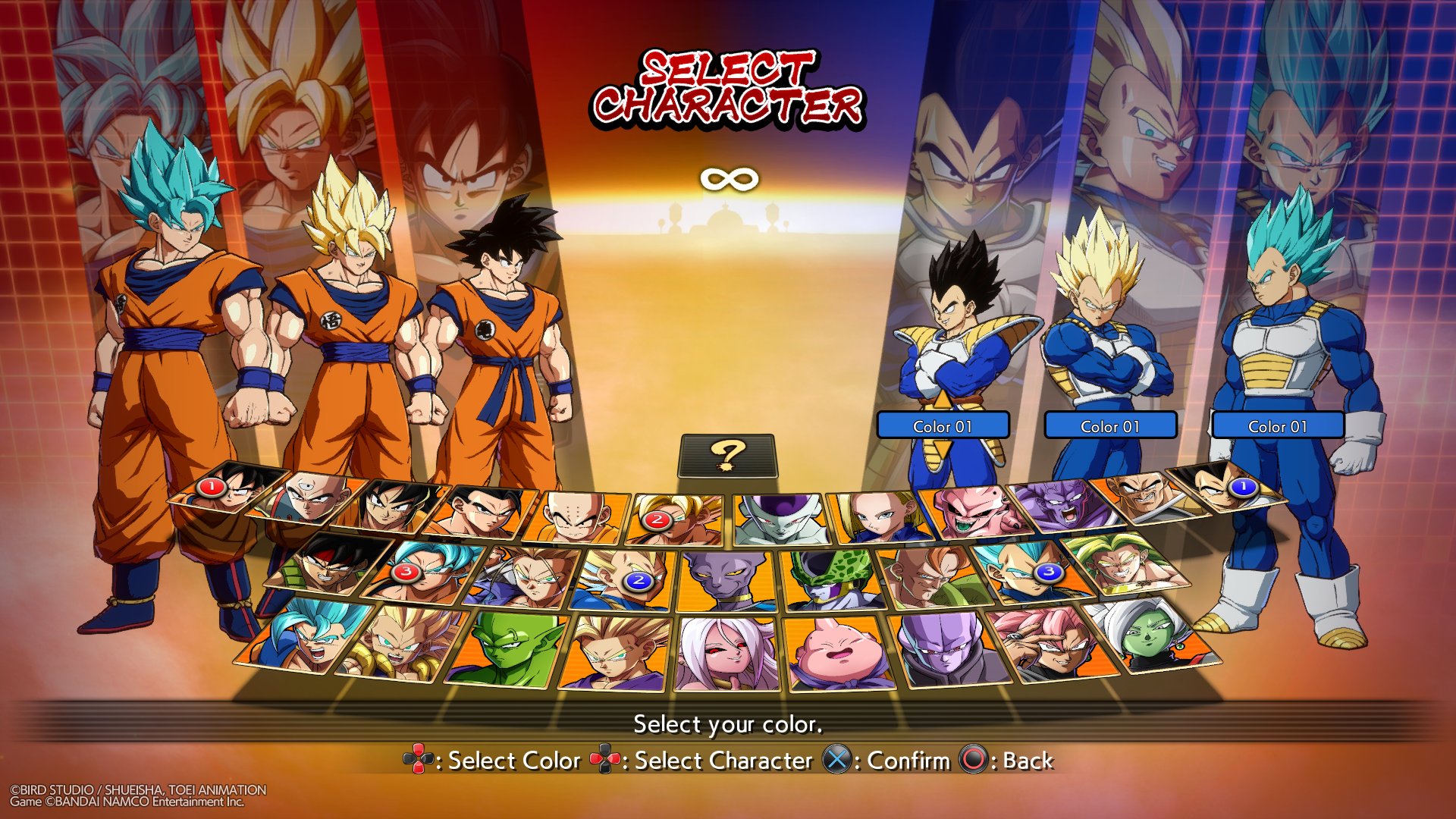
Task: Choose Broly from the roster
Action: coord(1130,564)
